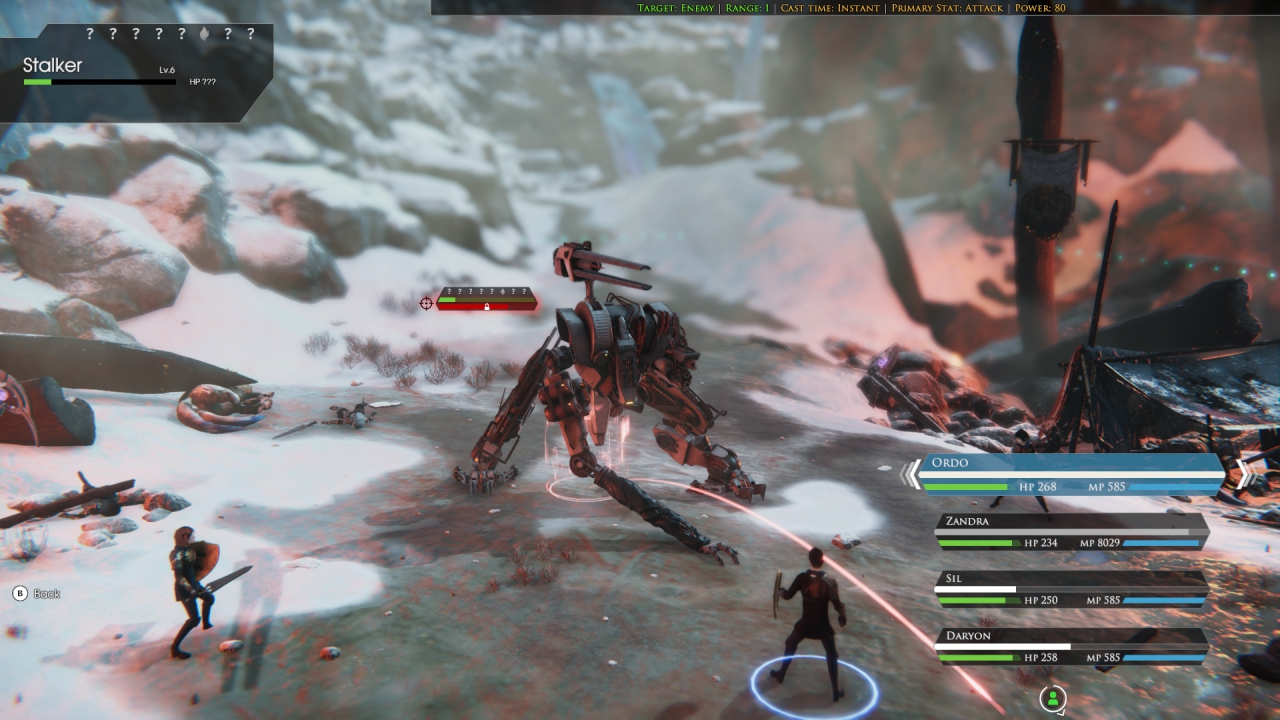The image size is (1280, 720).
Task: Pick Sil from the party list
Action: (x=1071, y=589)
